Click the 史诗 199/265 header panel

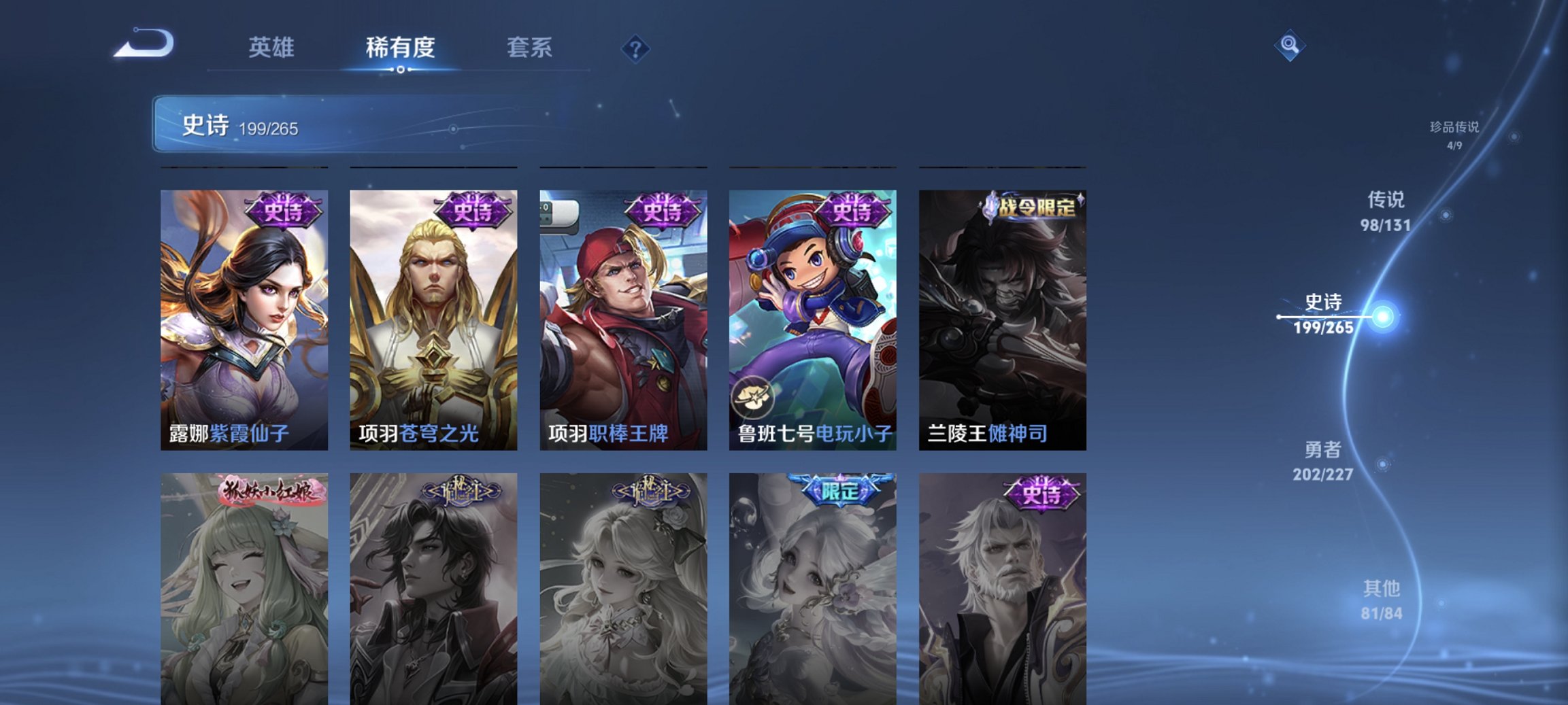coord(354,125)
